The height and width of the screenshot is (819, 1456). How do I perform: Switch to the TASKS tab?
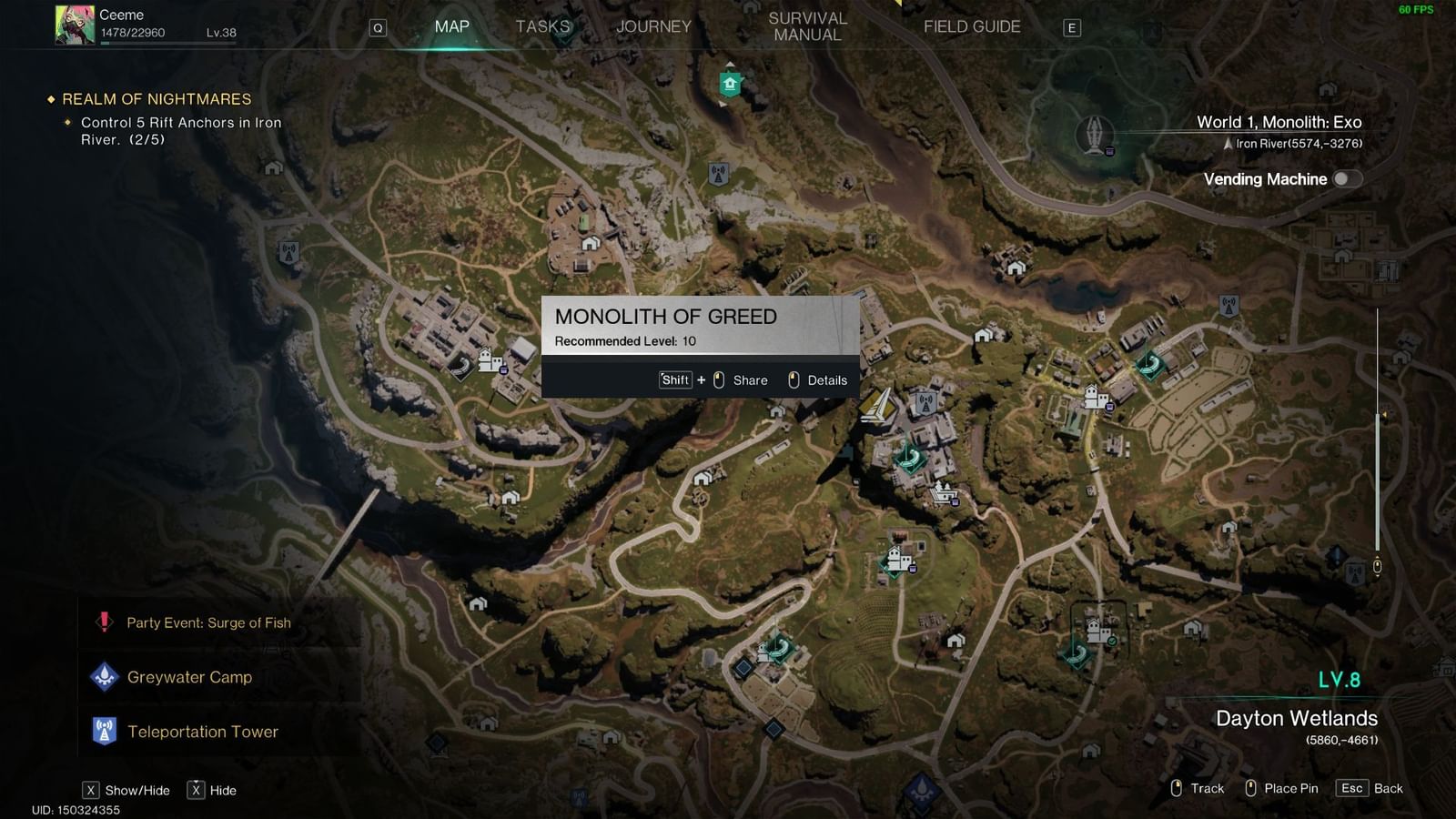pyautogui.click(x=543, y=26)
